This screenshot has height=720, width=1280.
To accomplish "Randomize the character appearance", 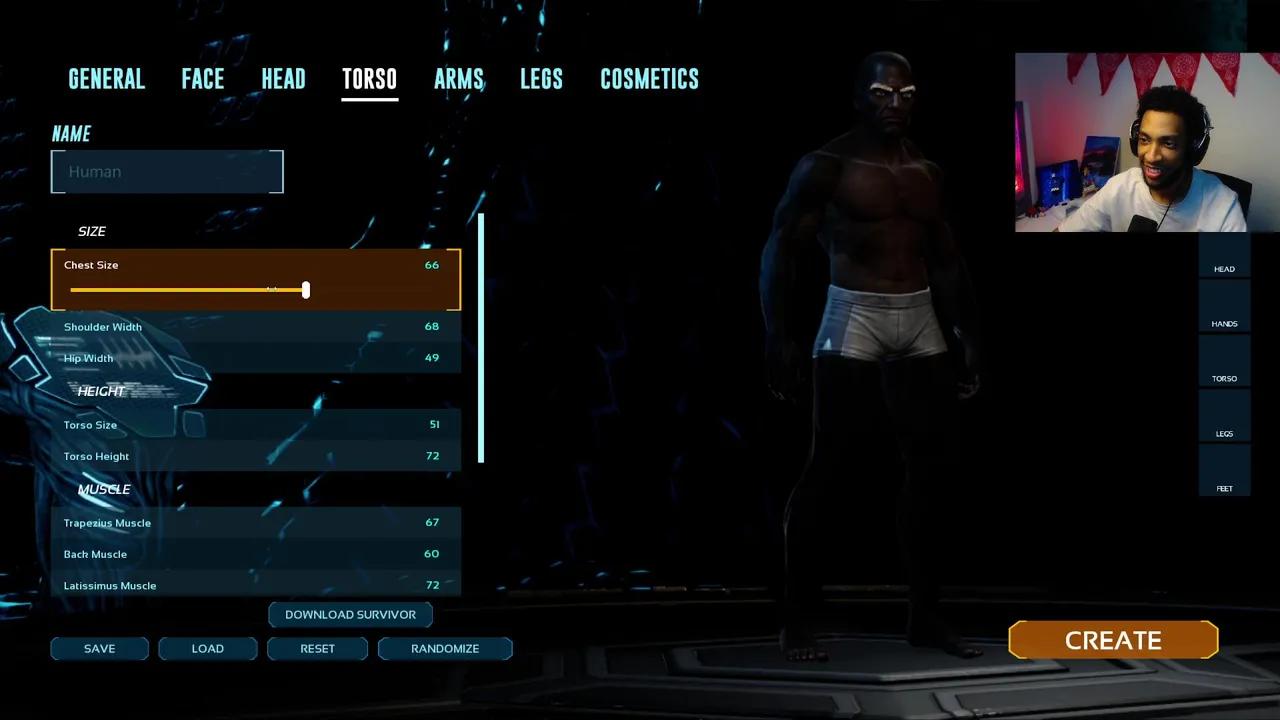I will pyautogui.click(x=445, y=649).
